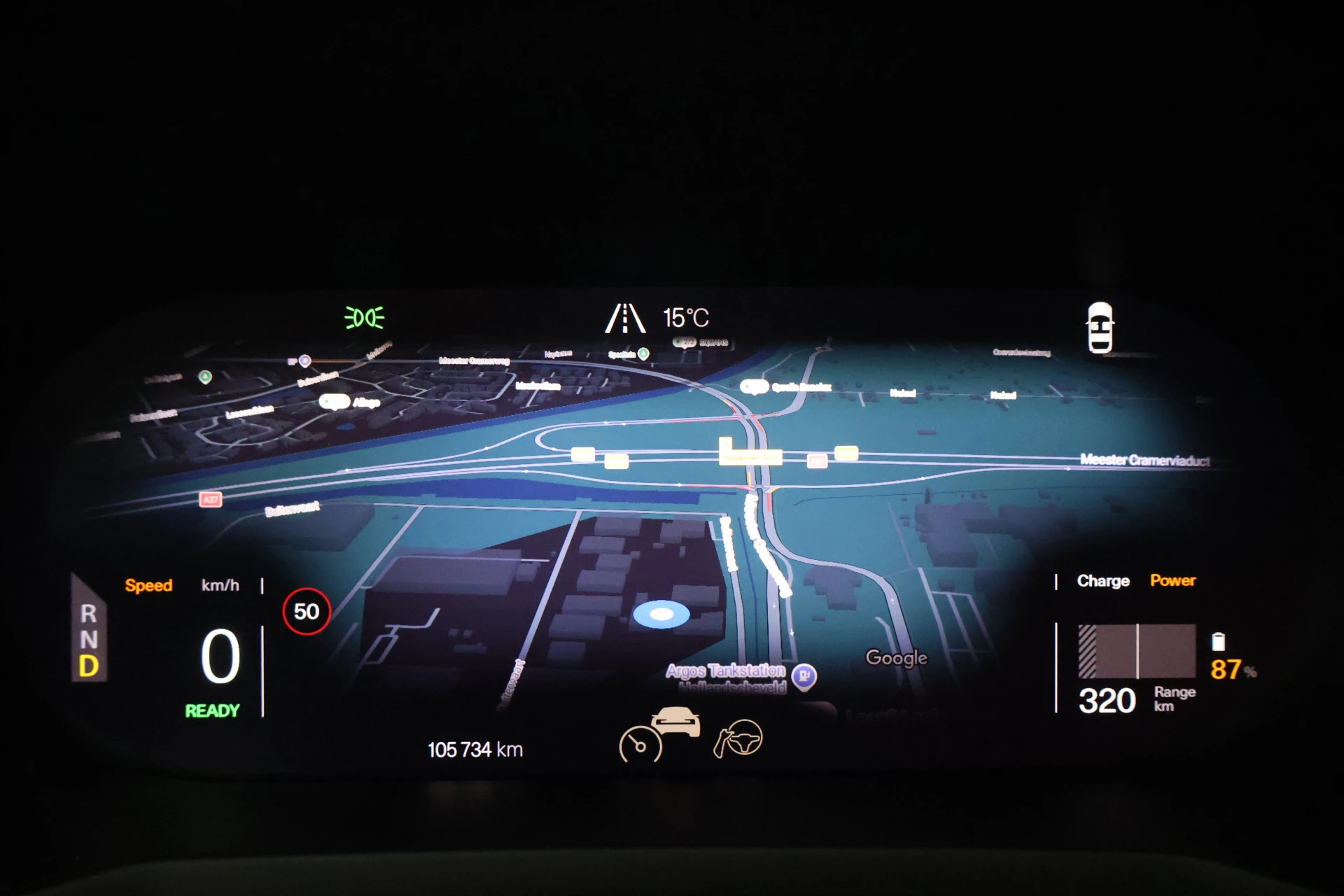Click the blue current position marker

[661, 615]
